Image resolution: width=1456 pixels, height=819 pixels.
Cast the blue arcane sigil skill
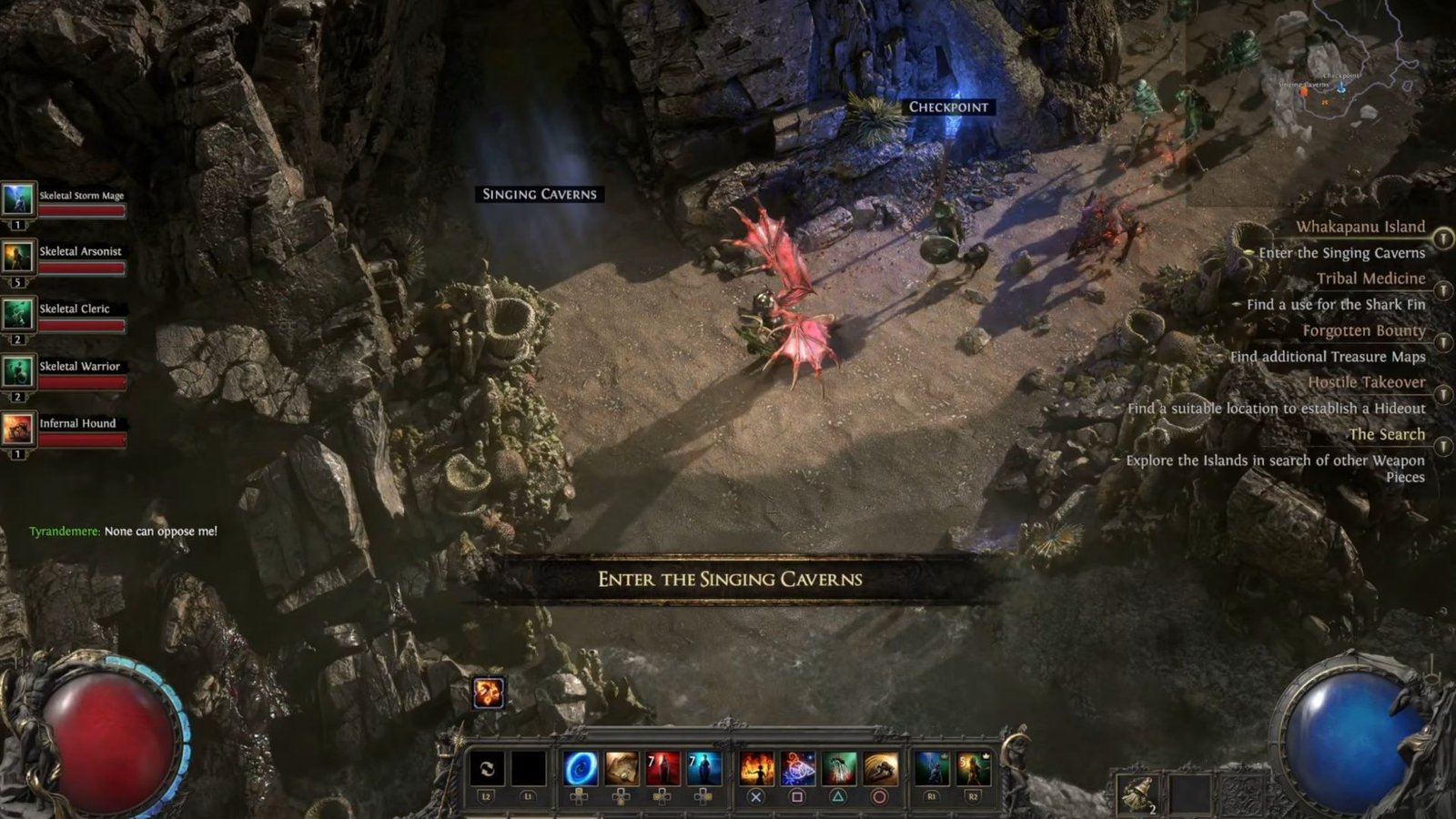click(x=797, y=769)
